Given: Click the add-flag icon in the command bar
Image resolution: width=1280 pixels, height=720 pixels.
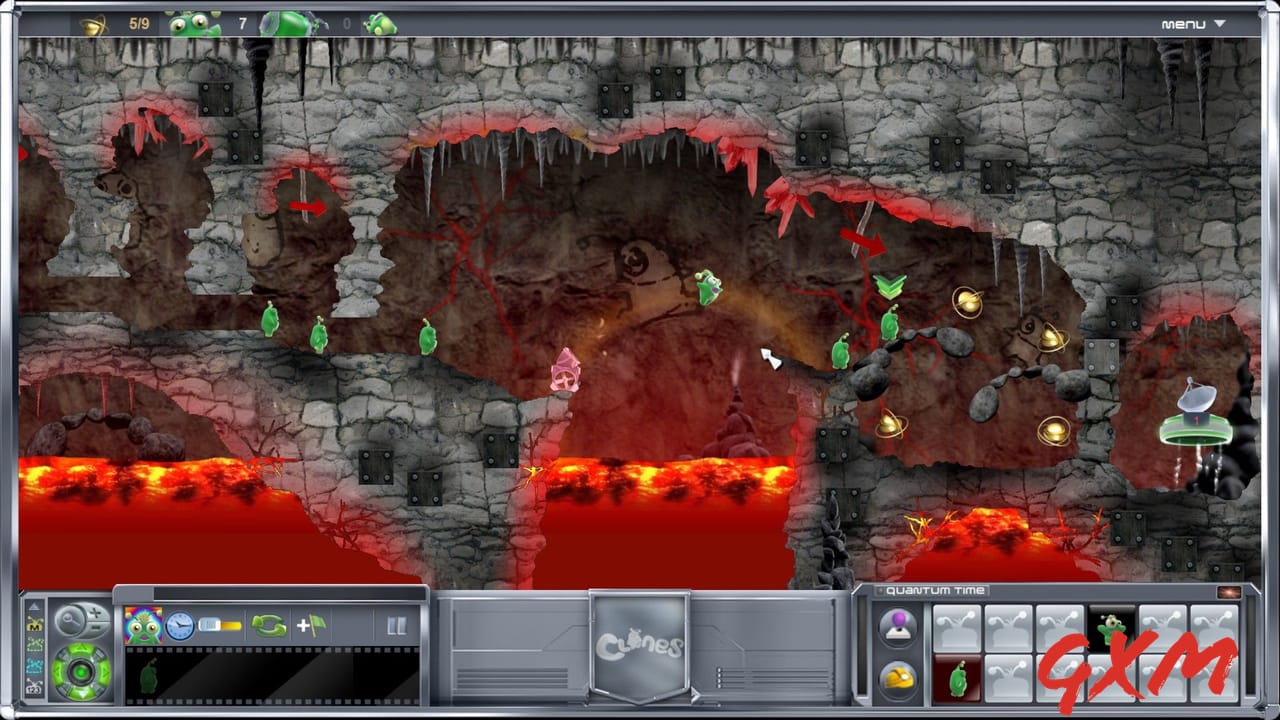Looking at the screenshot, I should (x=311, y=624).
